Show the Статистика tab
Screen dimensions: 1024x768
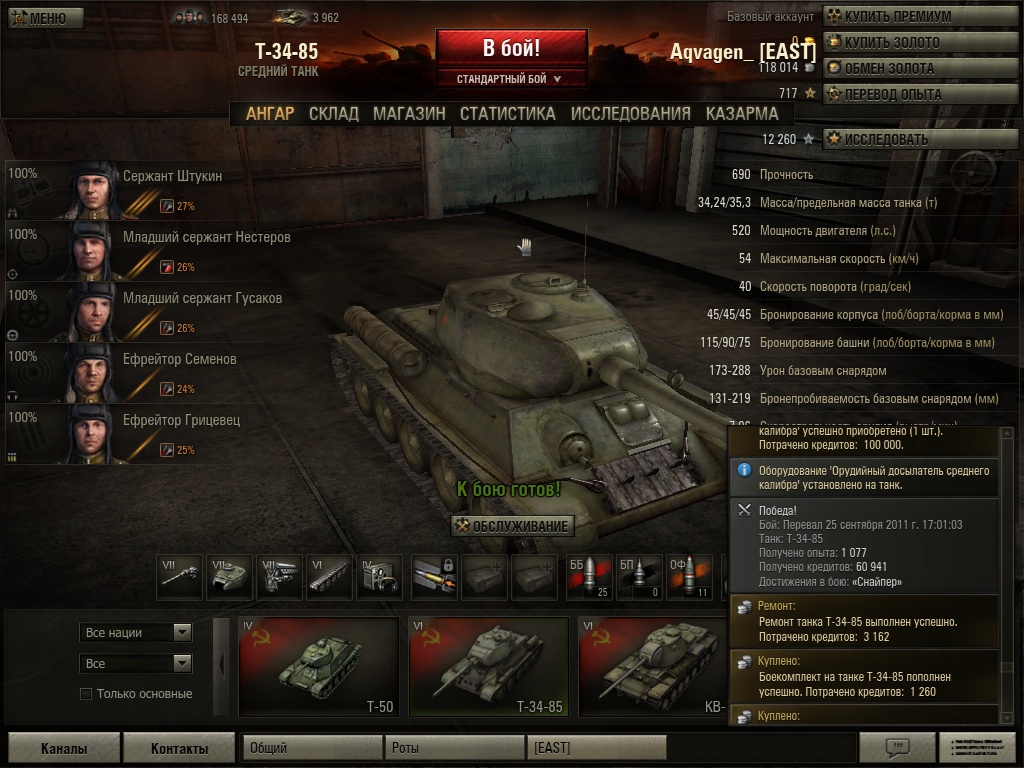point(507,114)
